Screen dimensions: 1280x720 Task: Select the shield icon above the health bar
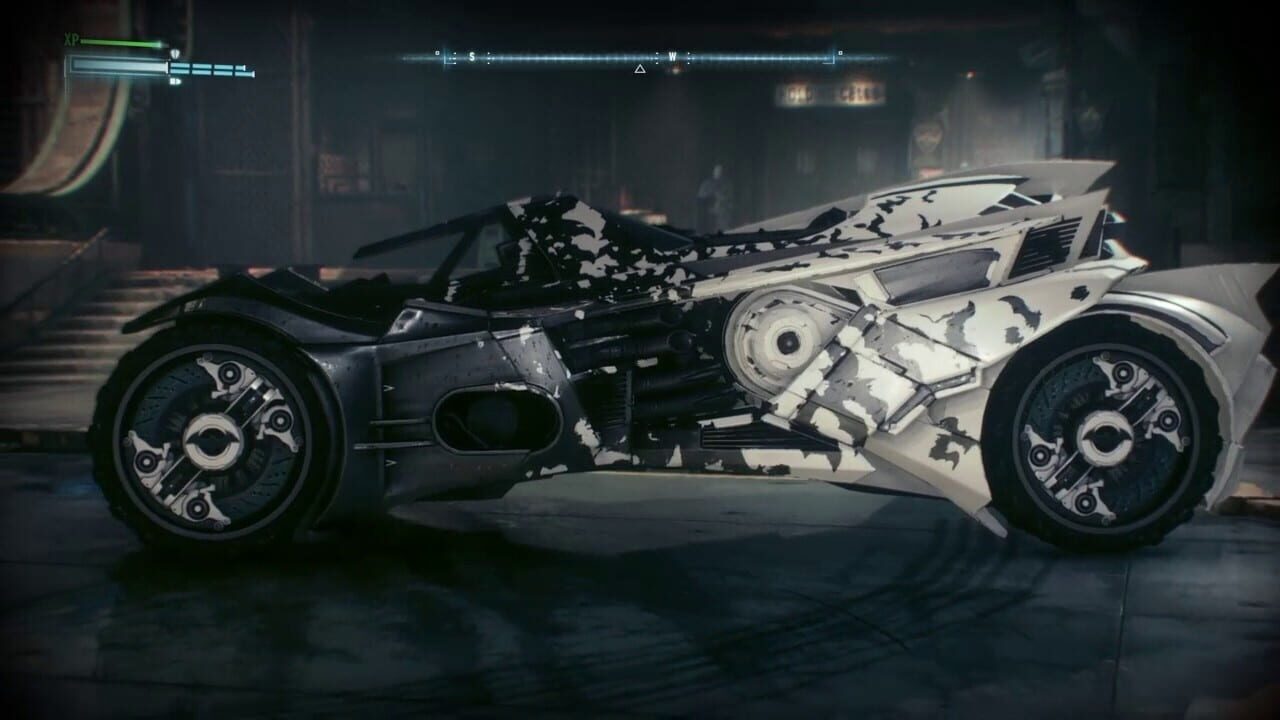[176, 53]
